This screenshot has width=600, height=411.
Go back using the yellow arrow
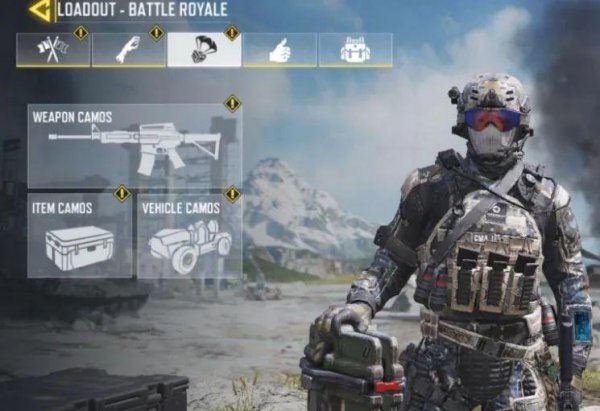pyautogui.click(x=40, y=11)
